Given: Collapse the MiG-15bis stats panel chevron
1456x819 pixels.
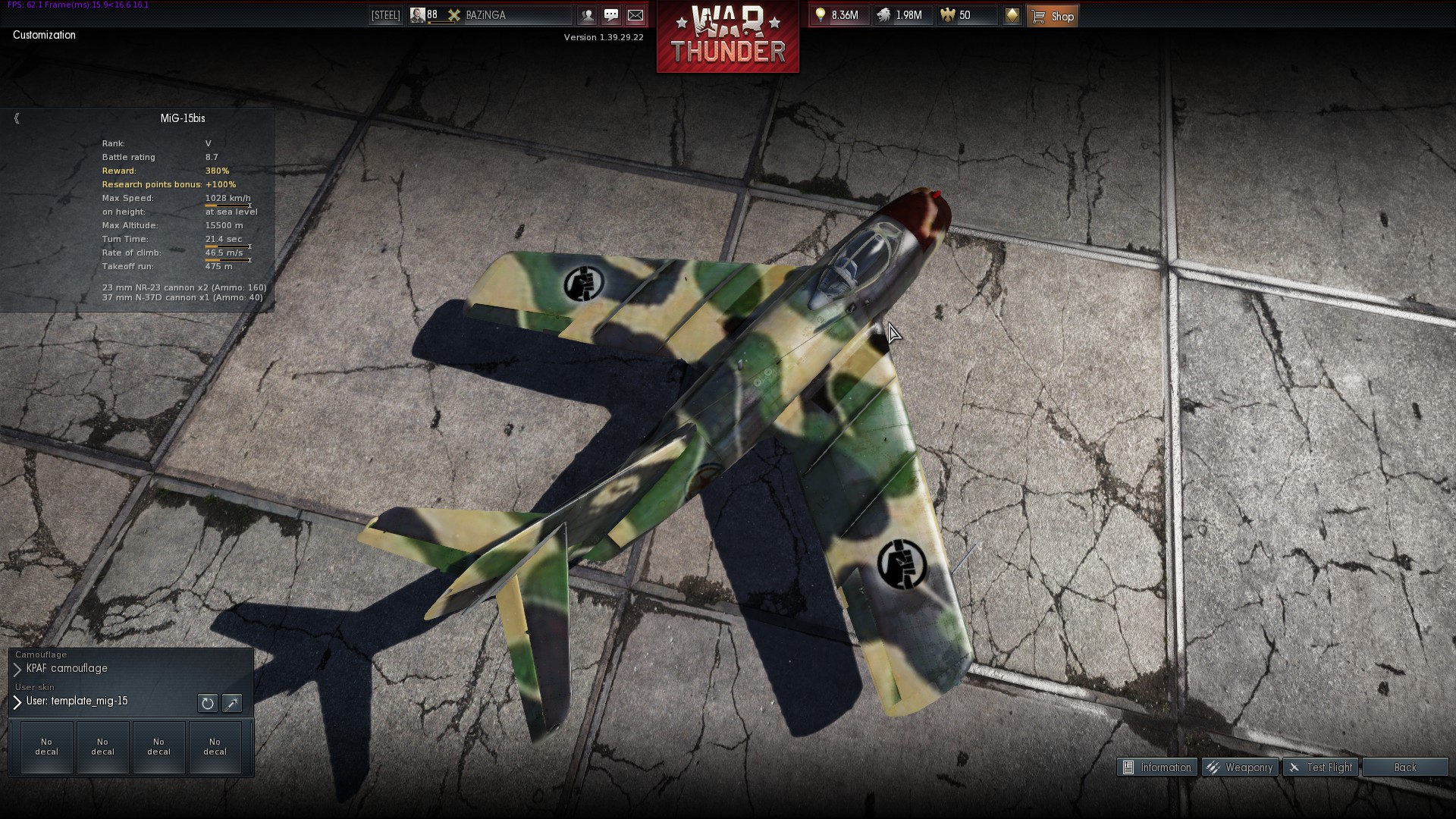Looking at the screenshot, I should 16,118.
